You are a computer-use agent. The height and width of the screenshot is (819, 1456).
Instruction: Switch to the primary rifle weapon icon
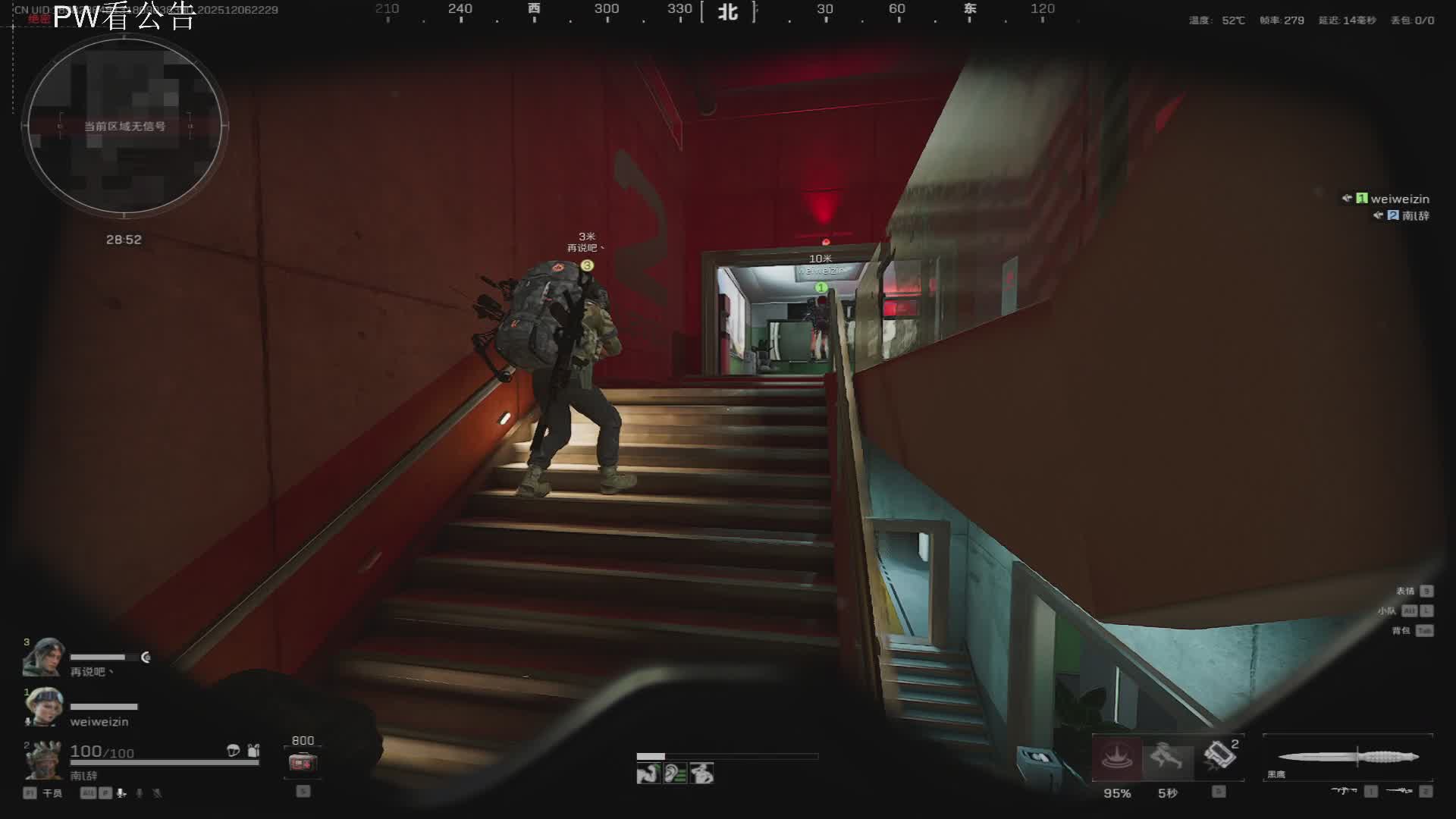click(x=1344, y=791)
